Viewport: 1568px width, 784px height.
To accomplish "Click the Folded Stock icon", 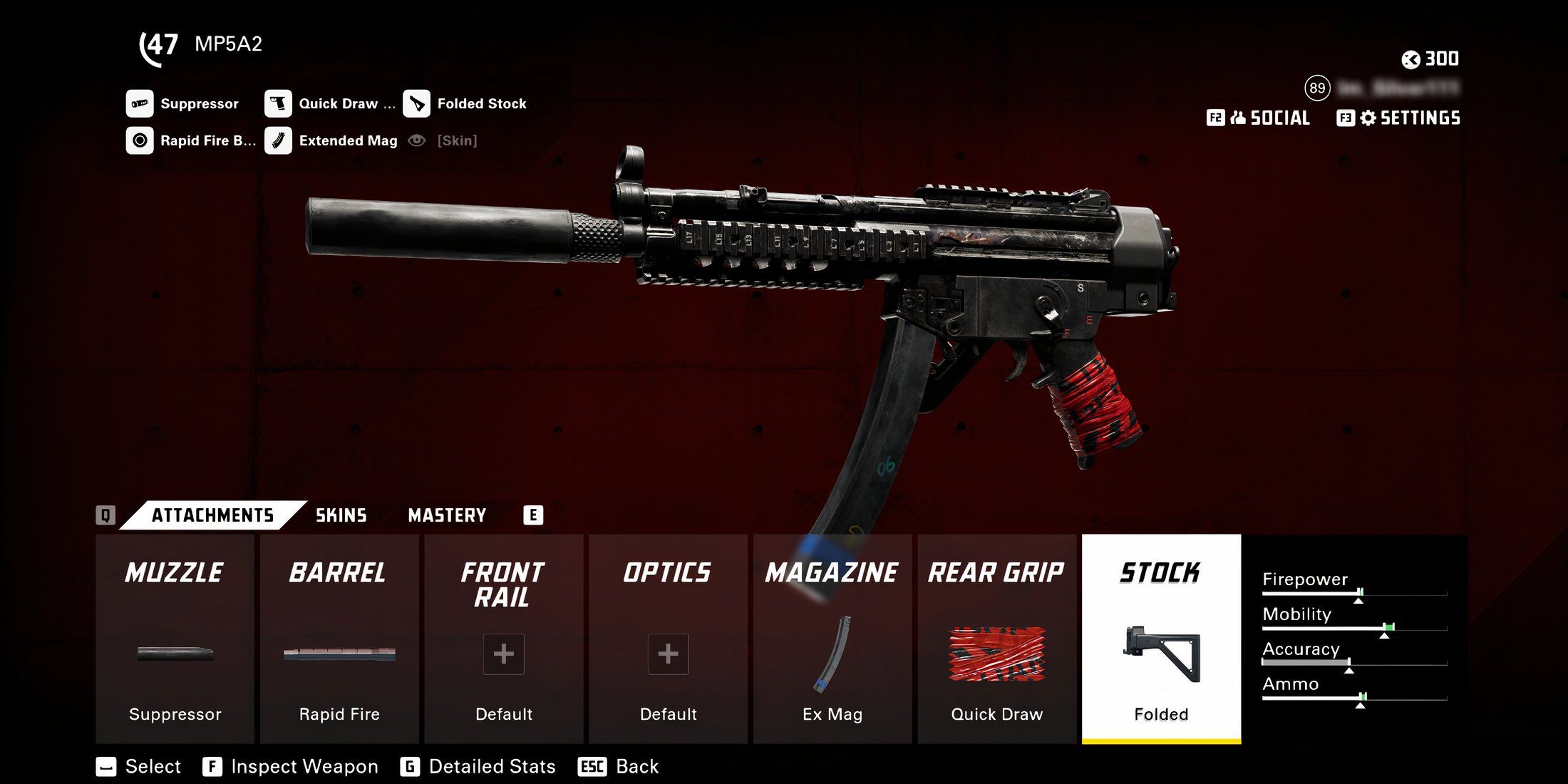I will pos(417,103).
